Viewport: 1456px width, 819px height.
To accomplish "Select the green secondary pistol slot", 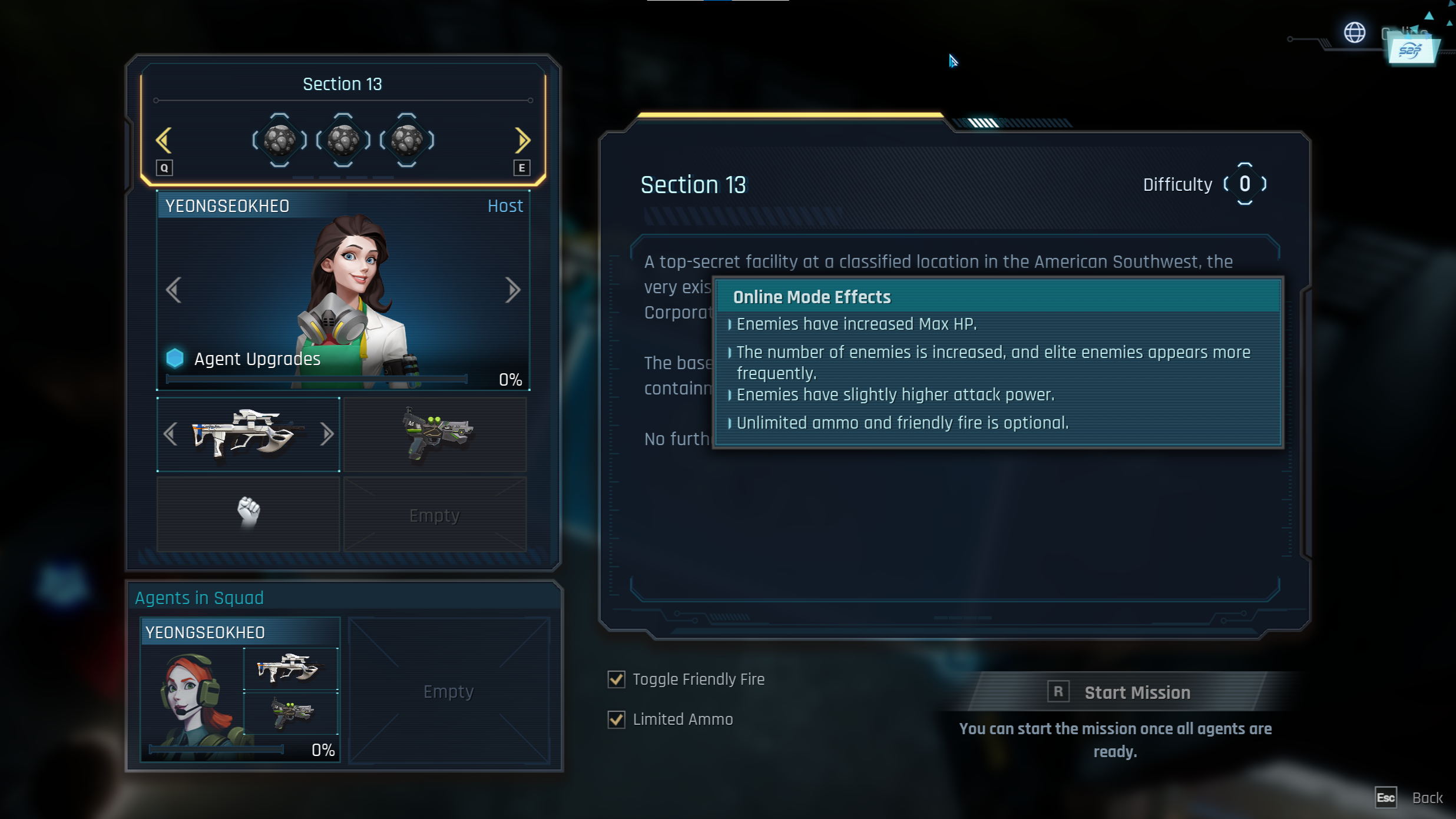I will coord(435,435).
